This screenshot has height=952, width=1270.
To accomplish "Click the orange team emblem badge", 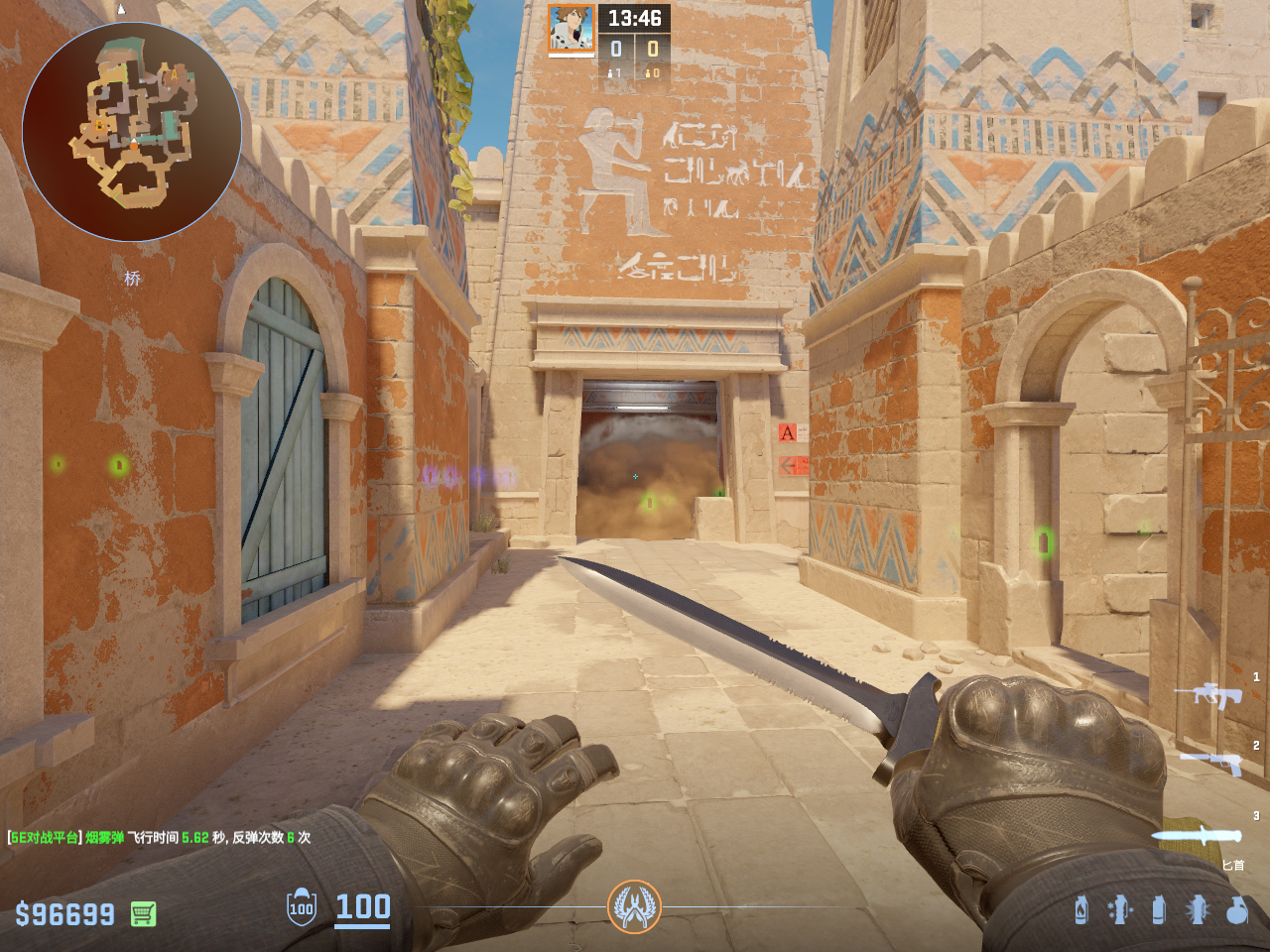I will 634,906.
